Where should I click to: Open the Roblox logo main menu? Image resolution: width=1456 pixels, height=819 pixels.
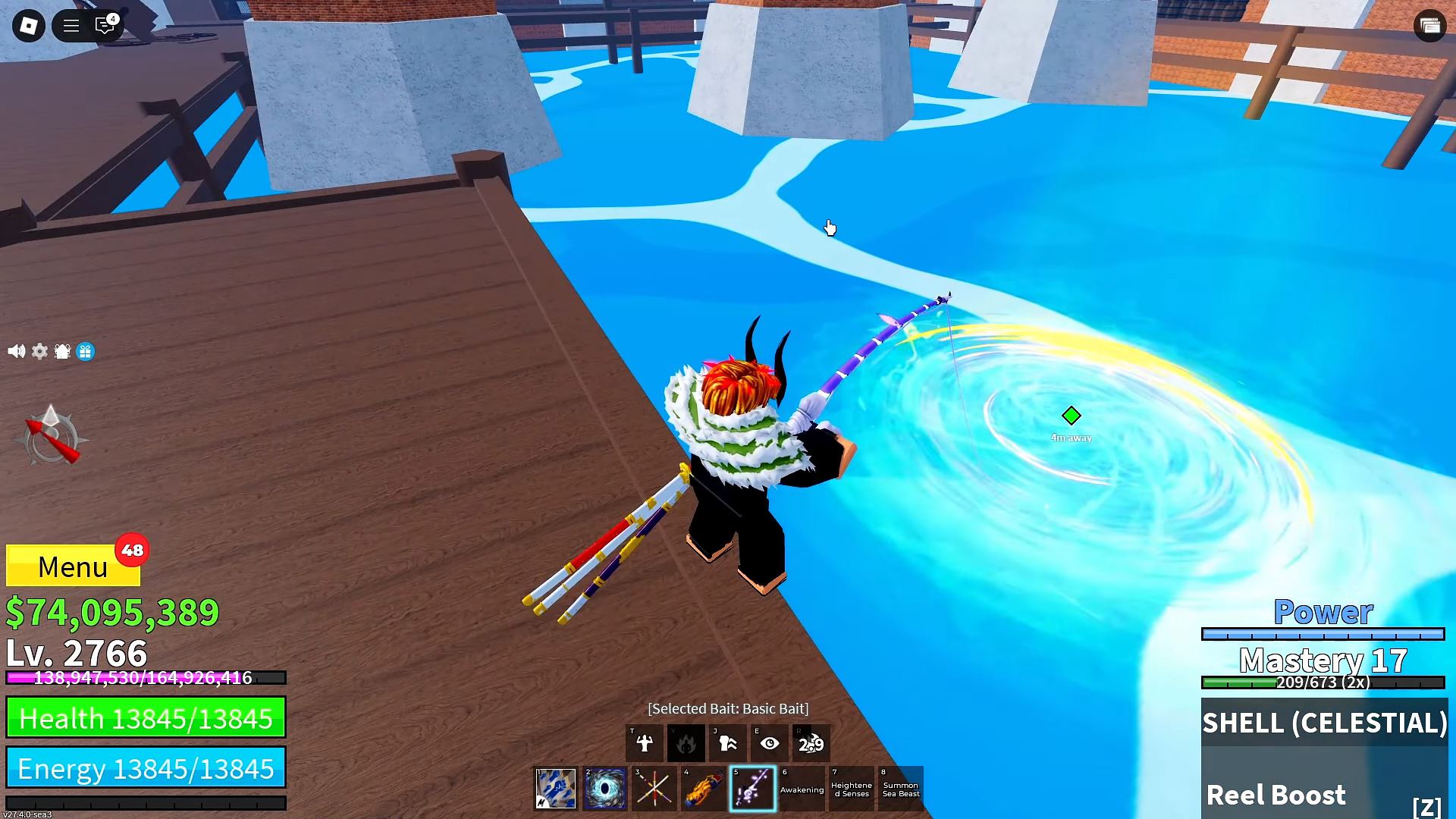(29, 26)
